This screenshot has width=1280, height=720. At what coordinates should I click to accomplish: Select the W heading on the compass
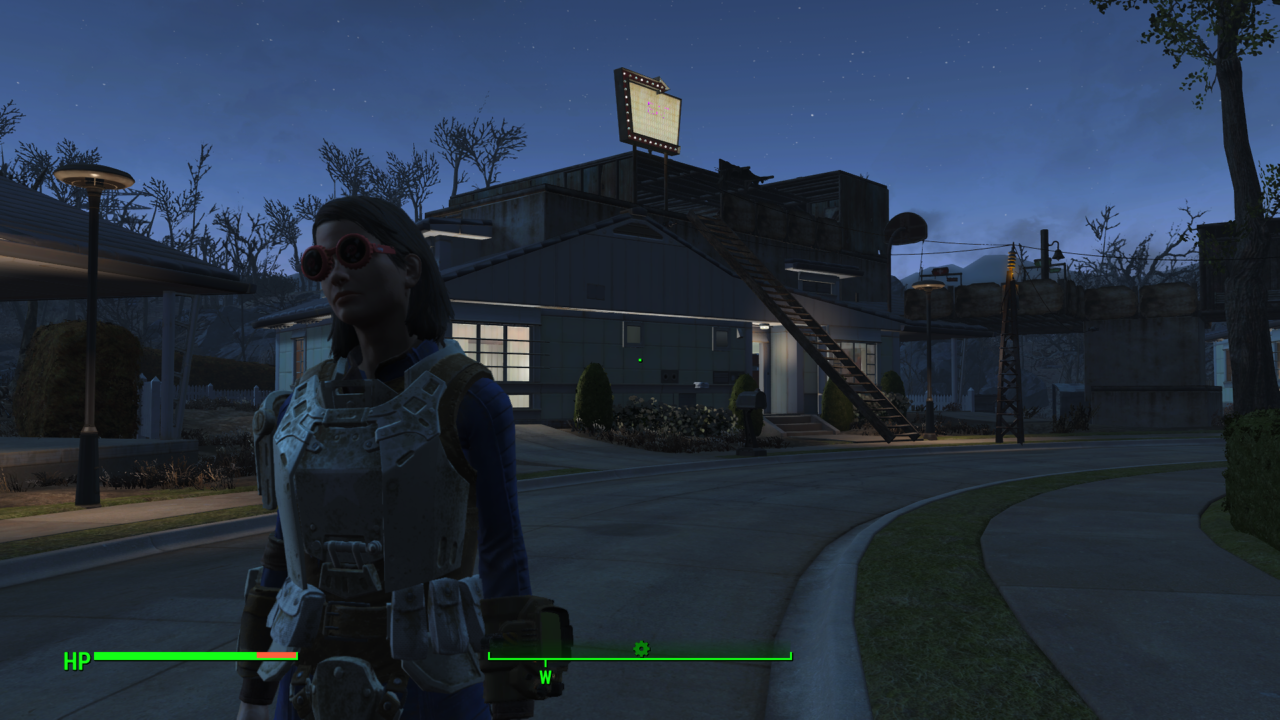coord(545,677)
